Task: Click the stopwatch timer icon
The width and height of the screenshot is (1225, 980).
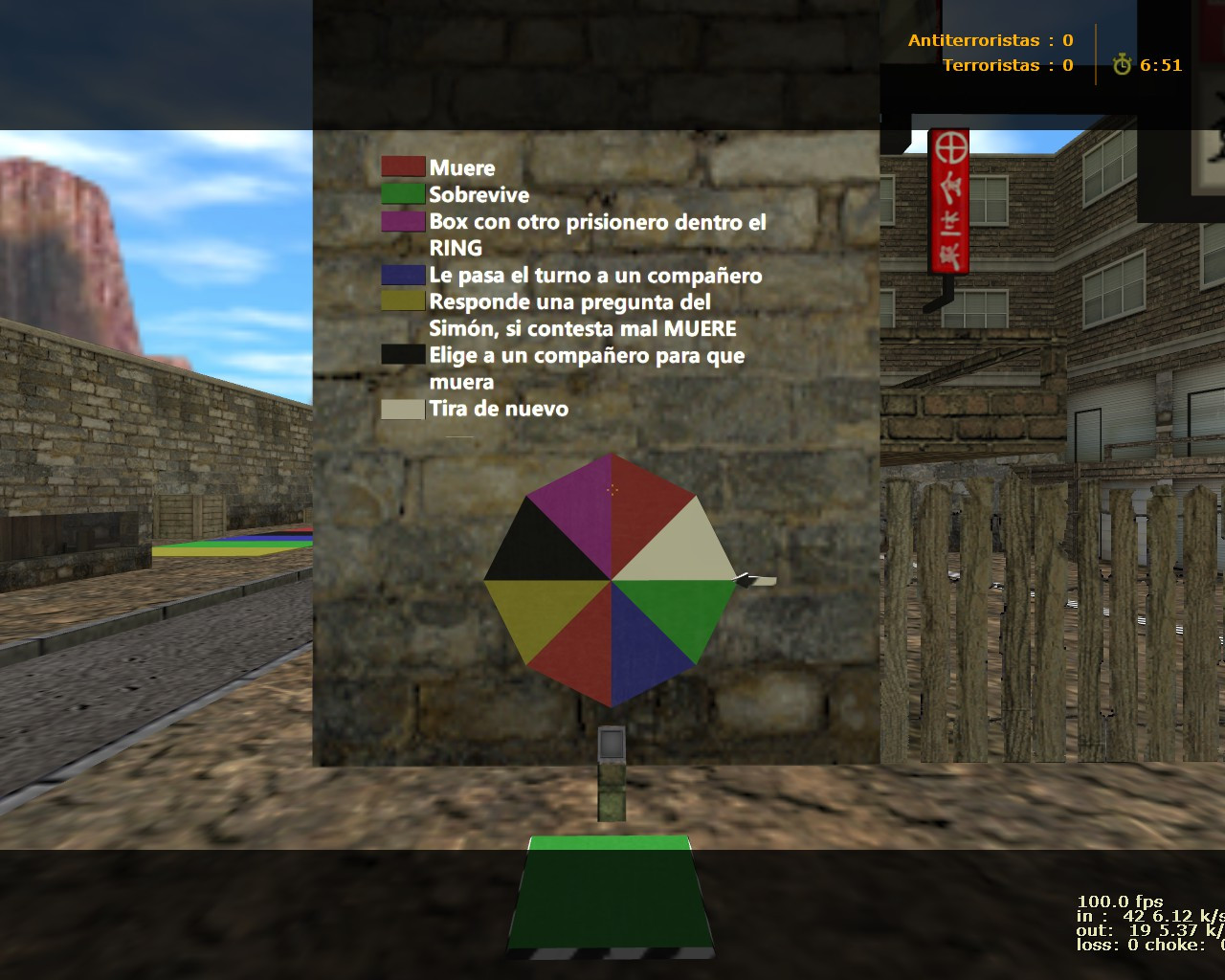Action: coord(1122,66)
